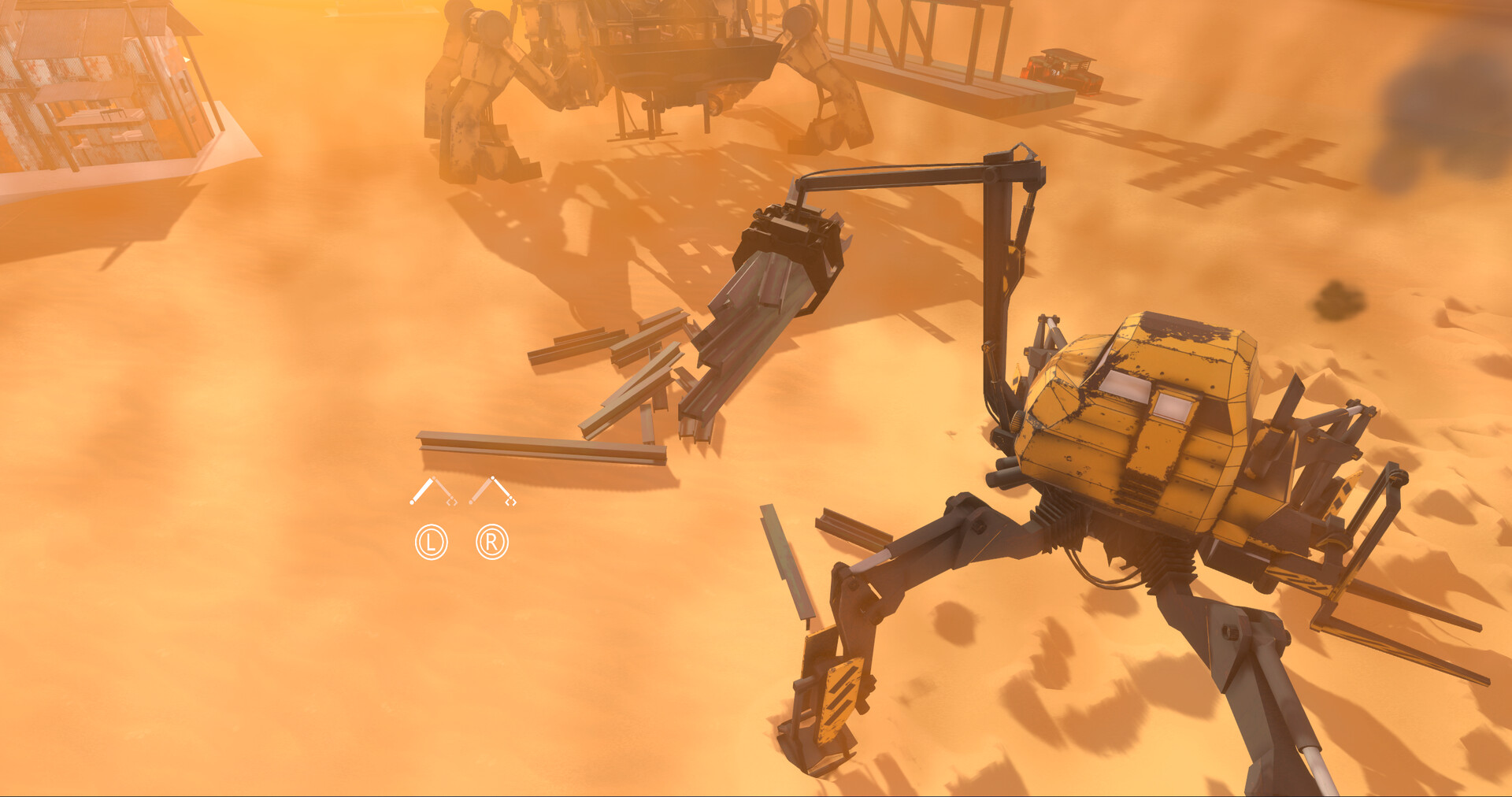The image size is (1512, 797).
Task: Click the red truck near the bridge structure
Action: tap(1059, 67)
